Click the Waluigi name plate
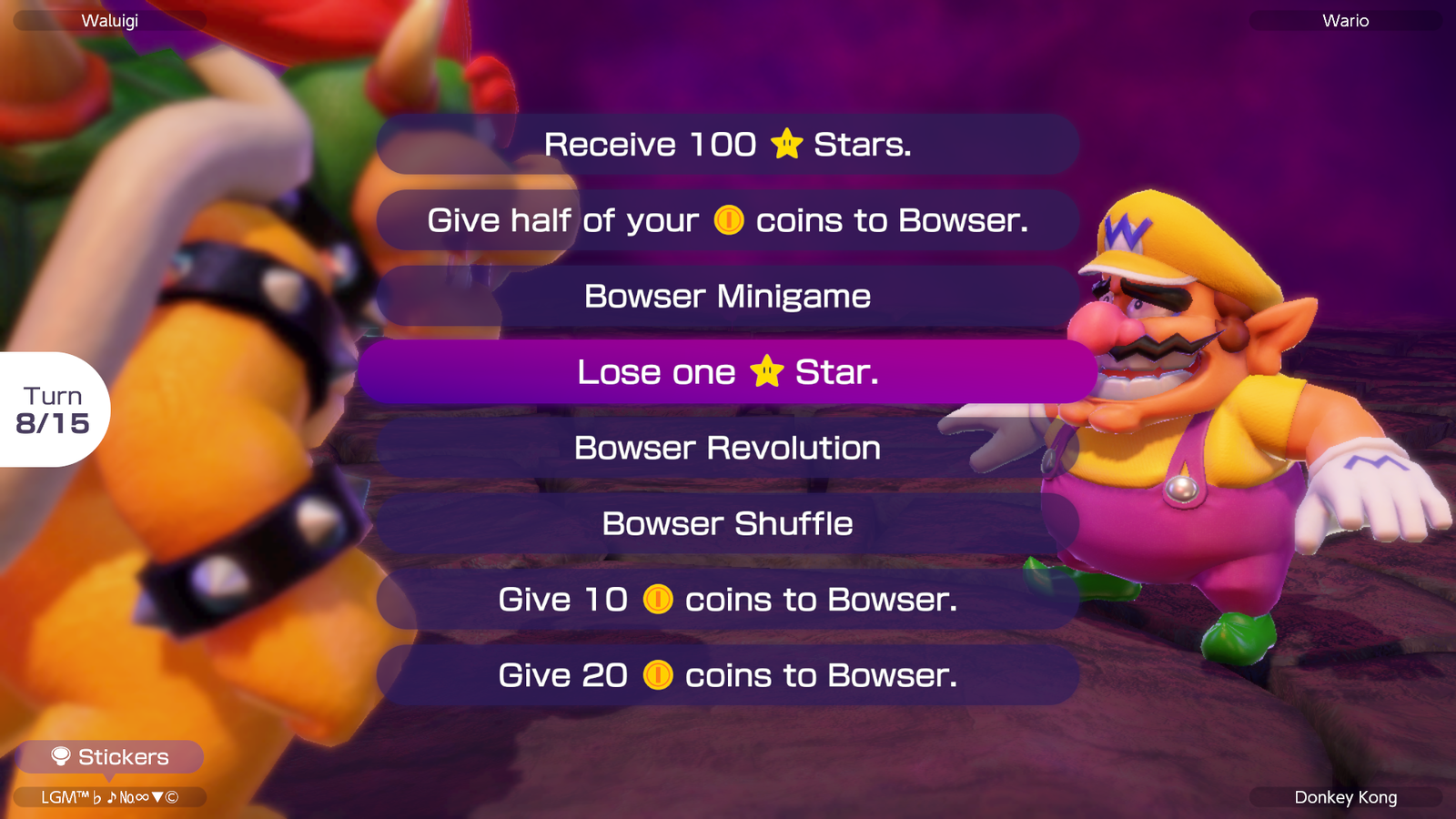 pos(109,20)
